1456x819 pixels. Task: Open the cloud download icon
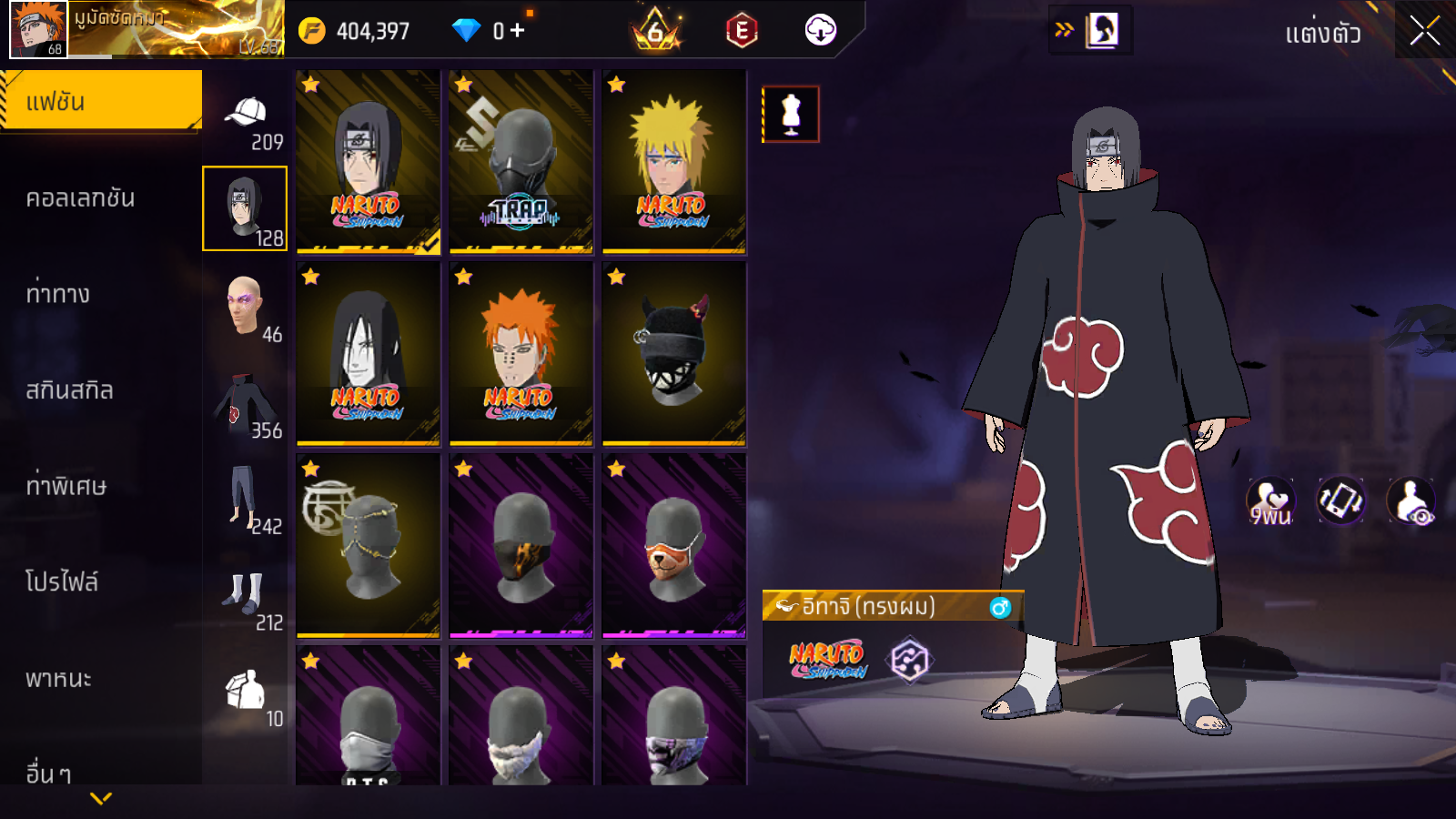tap(820, 30)
